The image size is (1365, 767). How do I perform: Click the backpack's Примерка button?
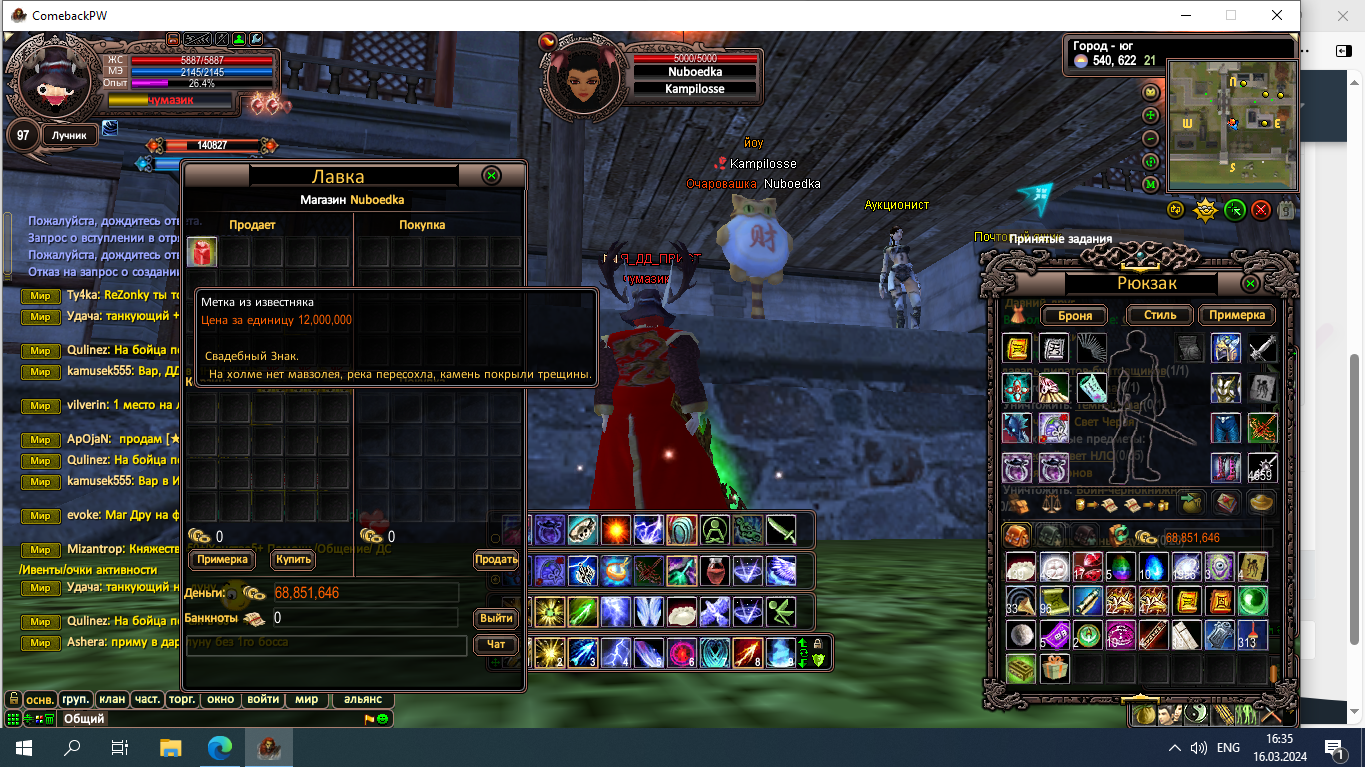click(x=1237, y=315)
